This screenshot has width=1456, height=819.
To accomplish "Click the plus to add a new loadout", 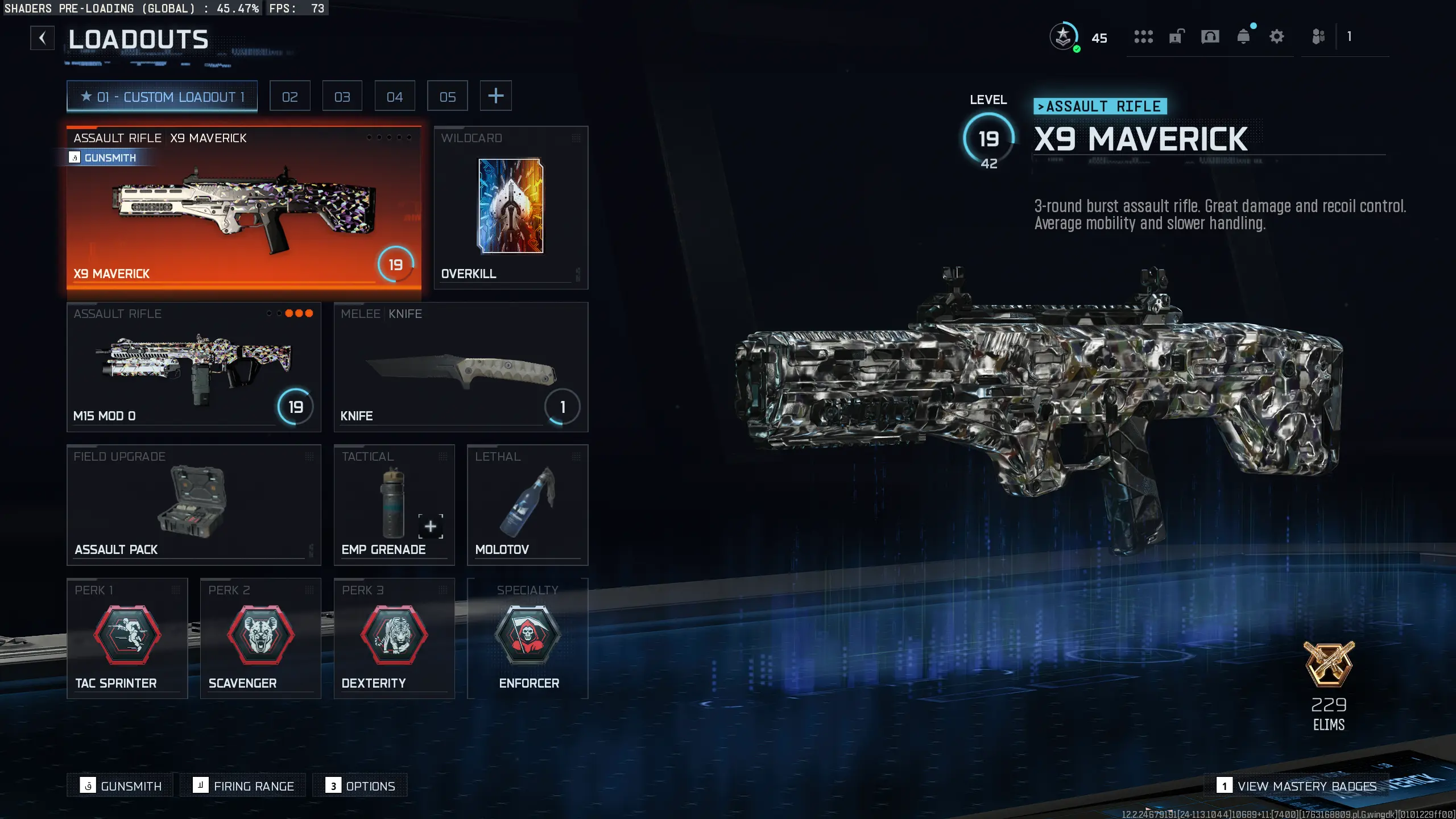I will coord(496,96).
